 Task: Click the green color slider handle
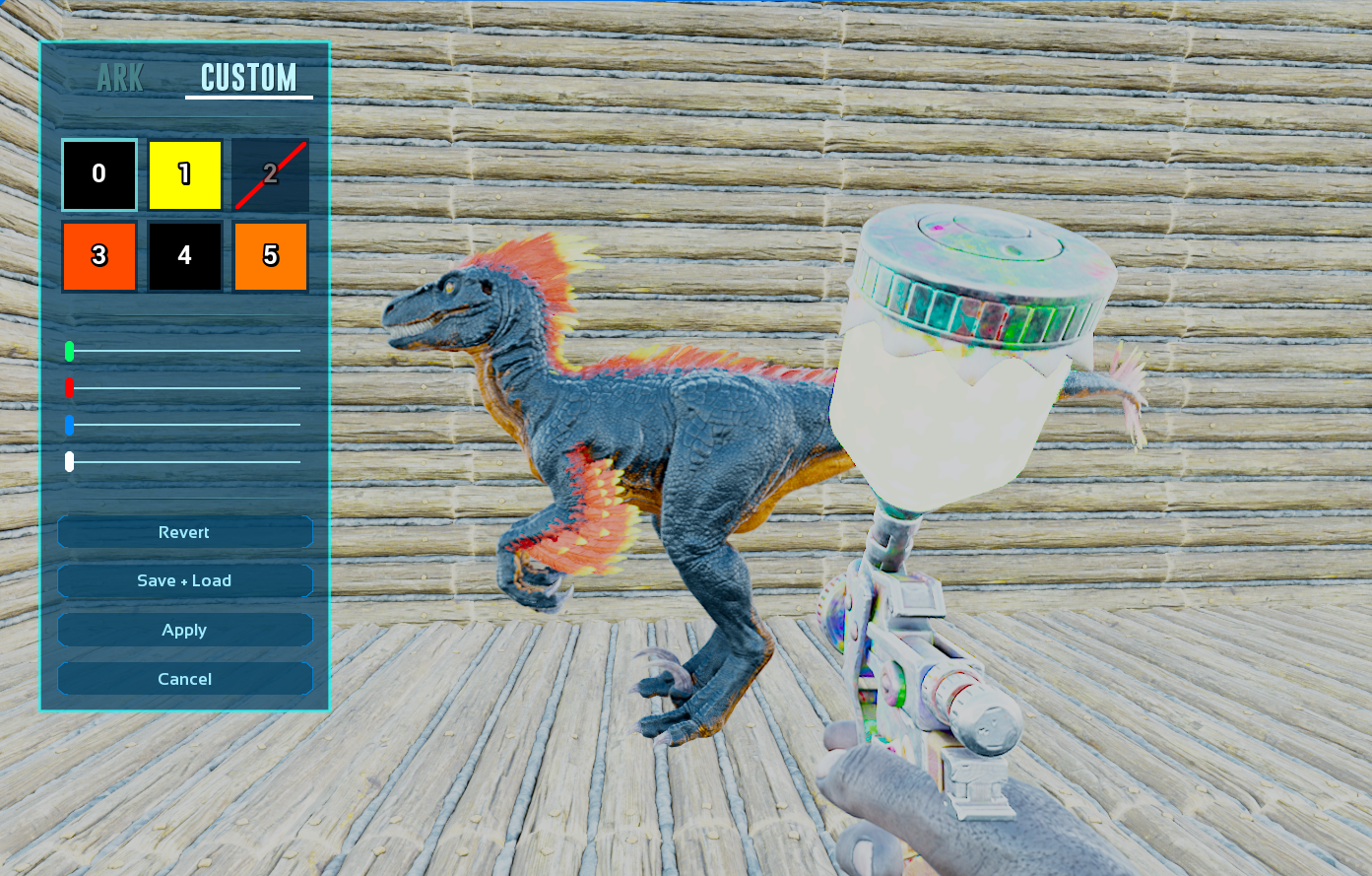tap(69, 351)
